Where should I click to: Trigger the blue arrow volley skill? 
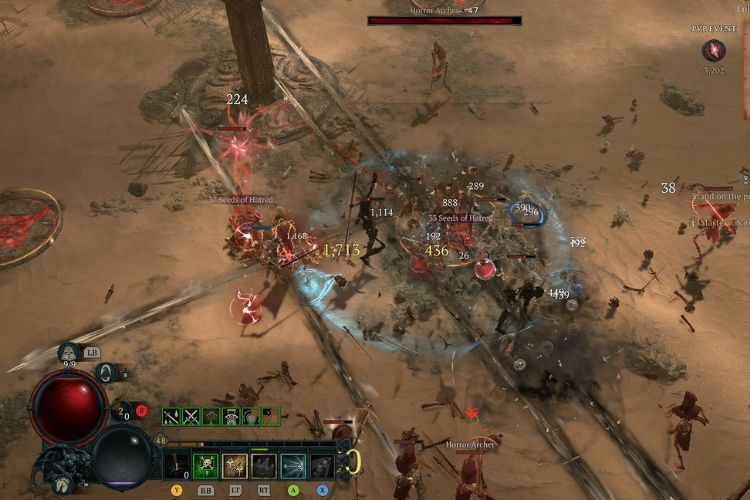pyautogui.click(x=293, y=465)
